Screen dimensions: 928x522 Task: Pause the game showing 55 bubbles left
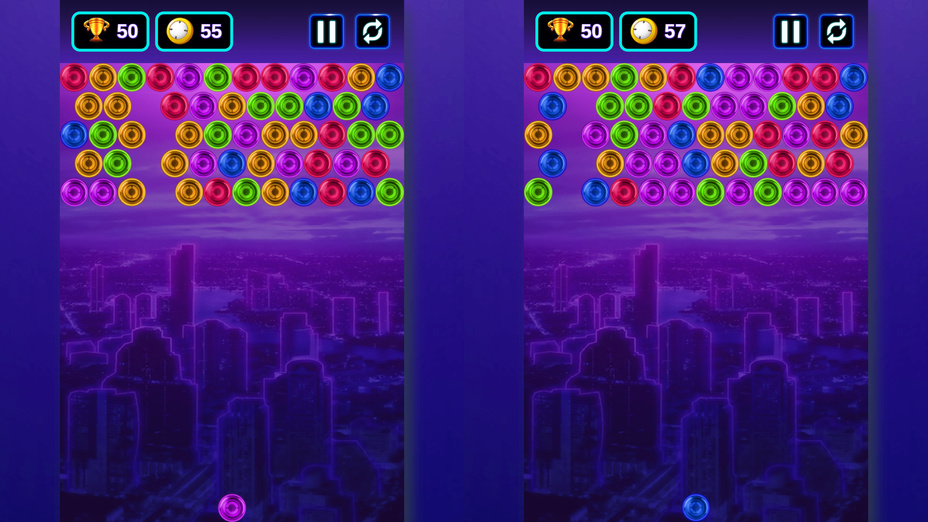point(326,32)
